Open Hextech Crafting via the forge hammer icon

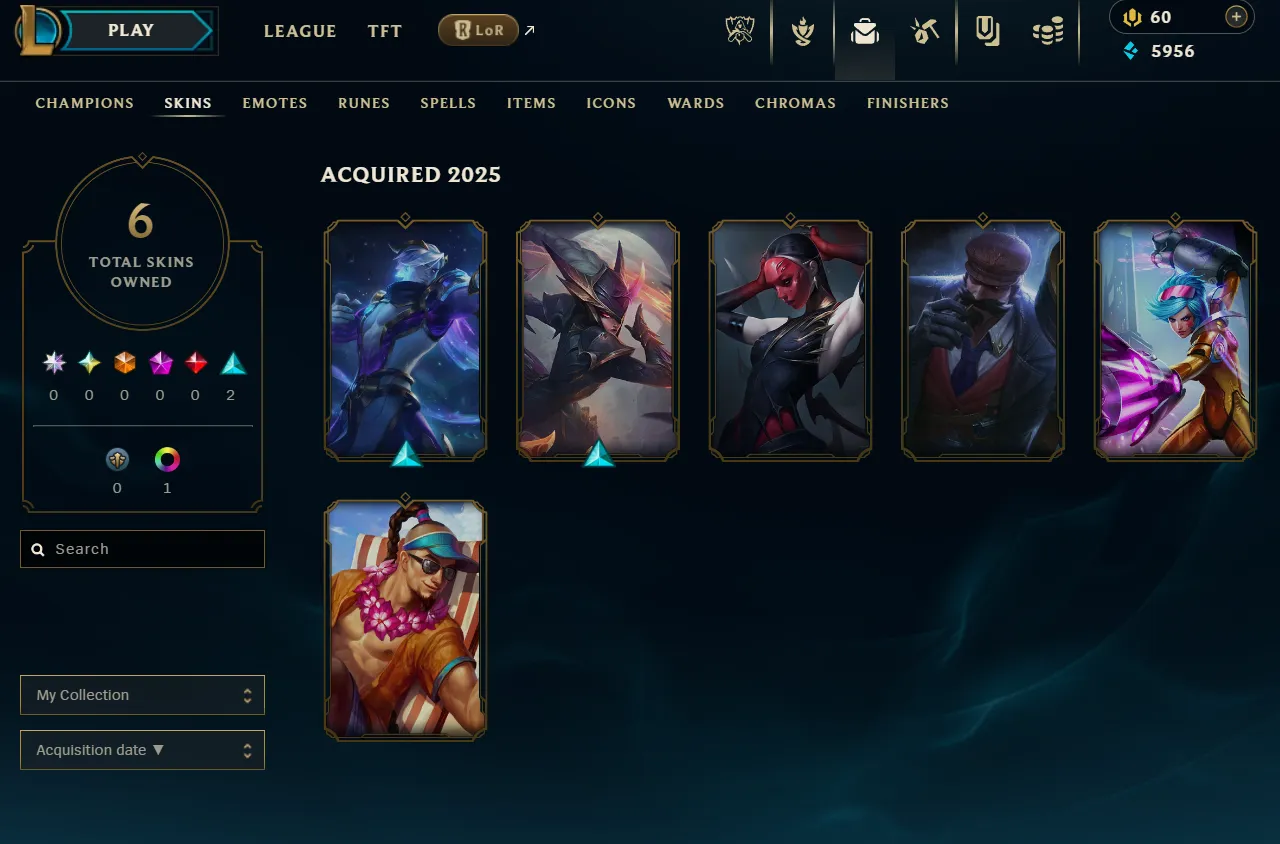coord(925,31)
